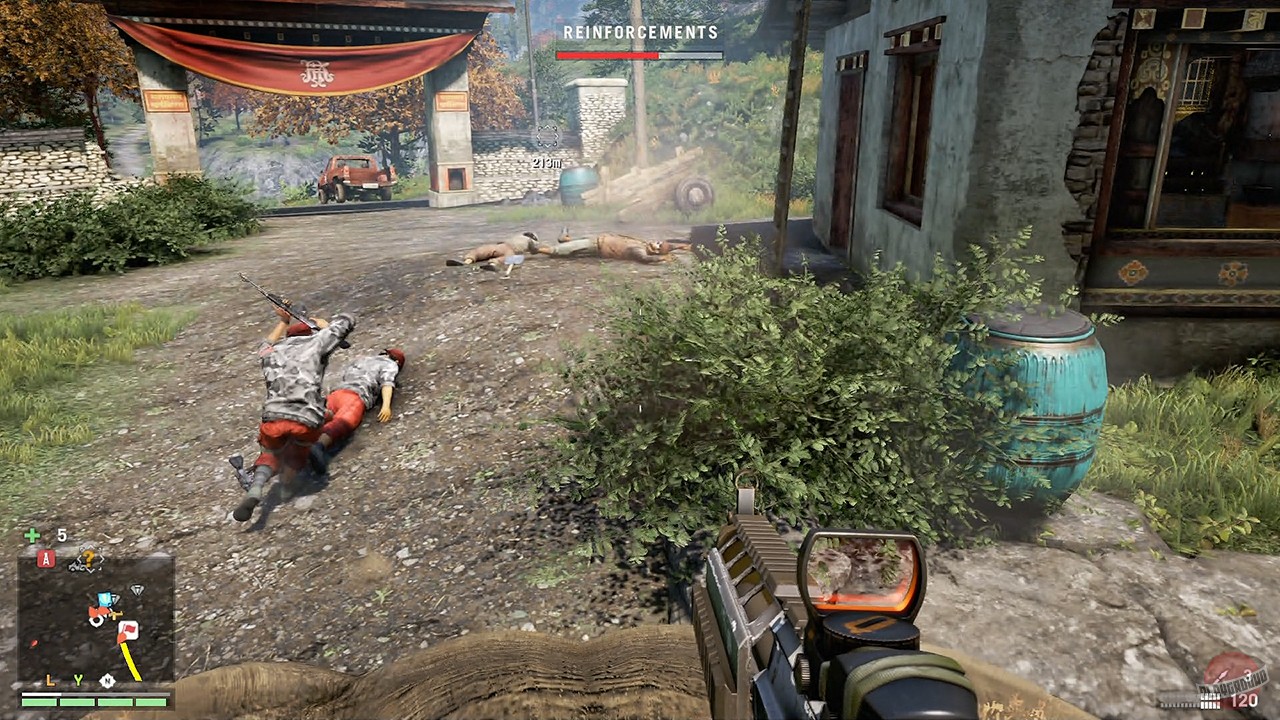Click the first green health bar segment
The height and width of the screenshot is (720, 1280).
click(38, 702)
